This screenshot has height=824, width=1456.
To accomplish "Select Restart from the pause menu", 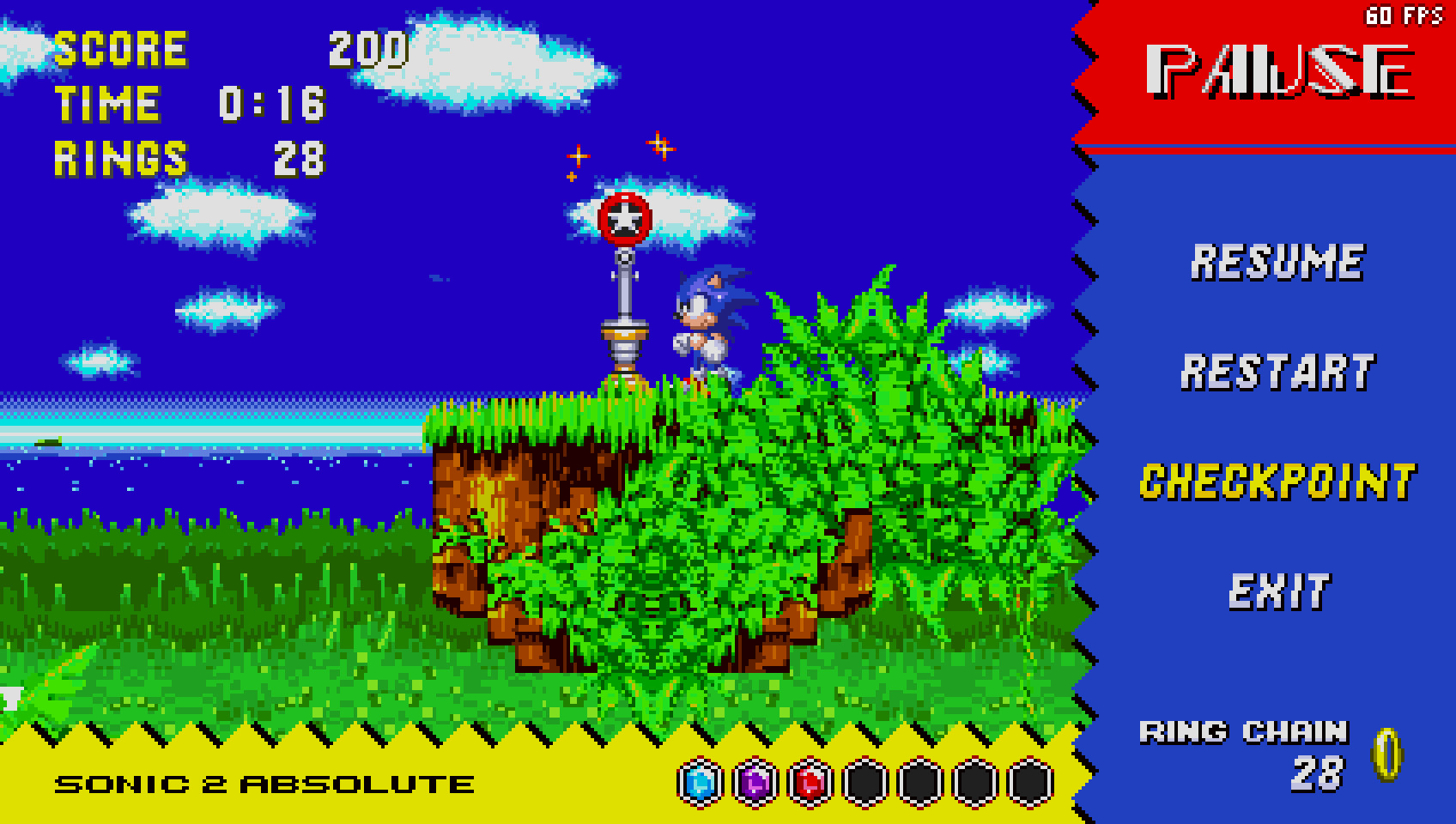I will (1279, 373).
